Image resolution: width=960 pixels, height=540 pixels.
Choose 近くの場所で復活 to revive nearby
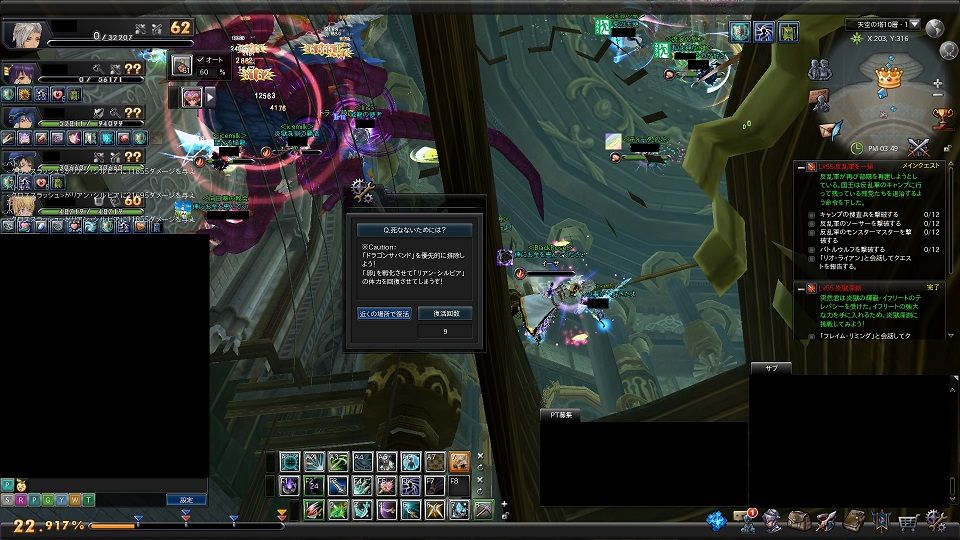point(385,313)
